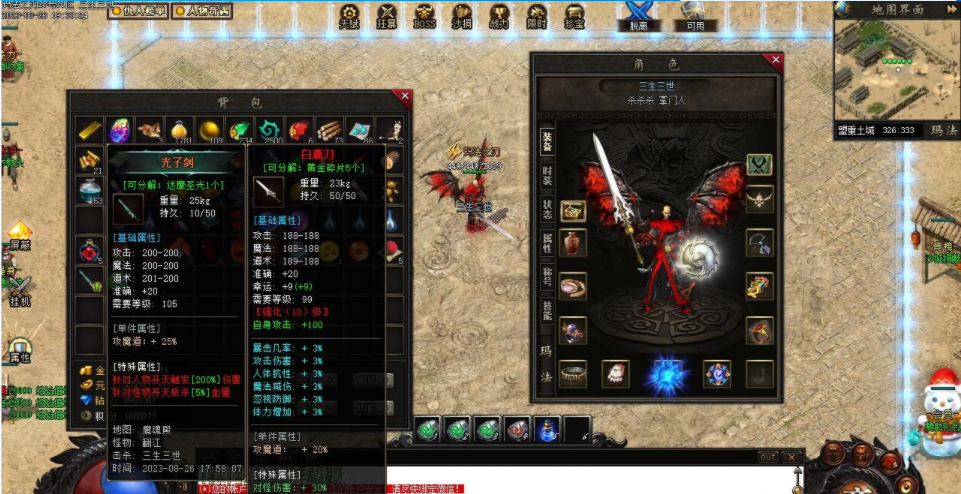The height and width of the screenshot is (494, 961).
Task: Select the skull necklace equipment slot
Action: (x=759, y=199)
